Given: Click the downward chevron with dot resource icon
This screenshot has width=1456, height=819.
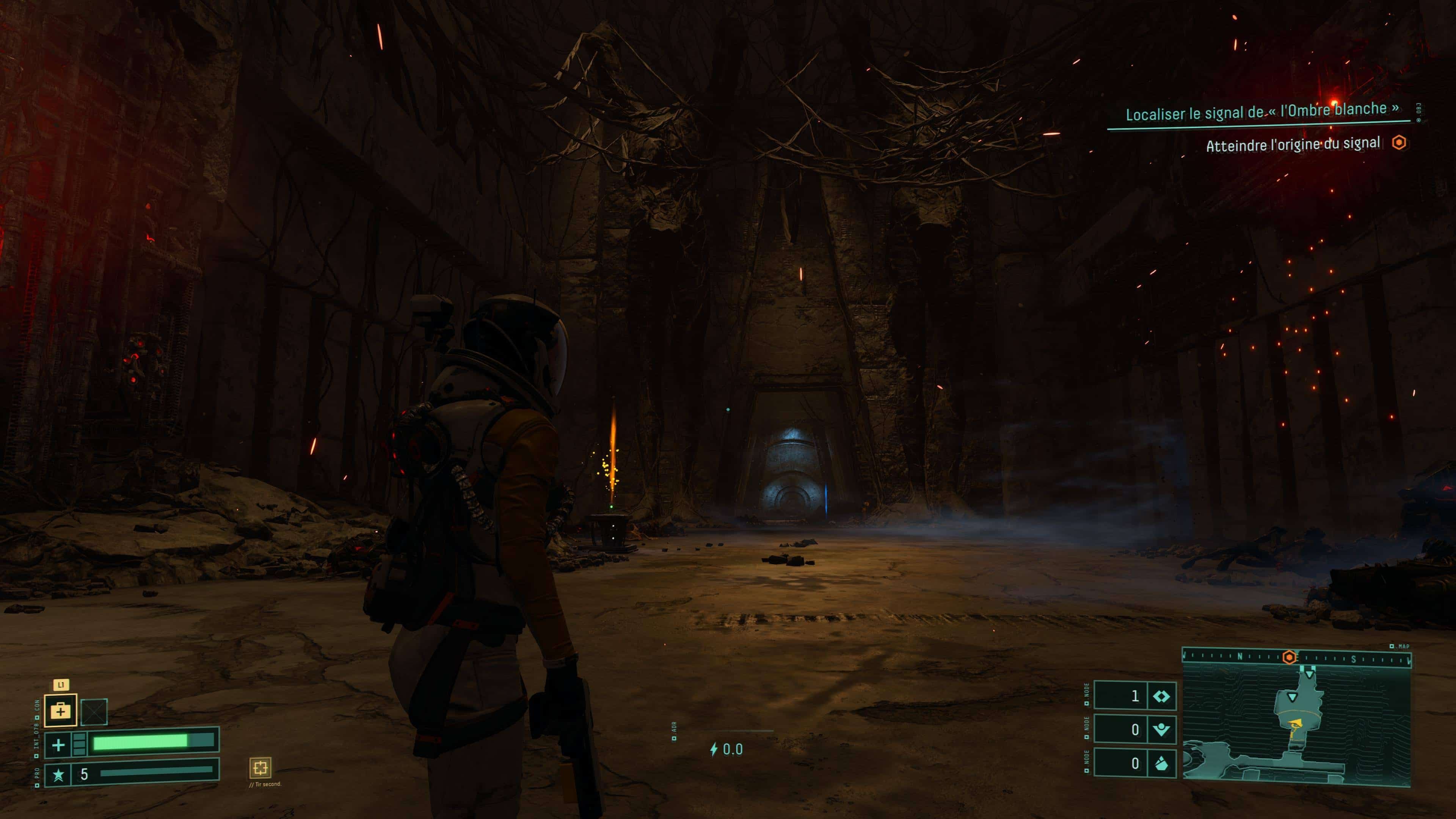Looking at the screenshot, I should point(1161,730).
